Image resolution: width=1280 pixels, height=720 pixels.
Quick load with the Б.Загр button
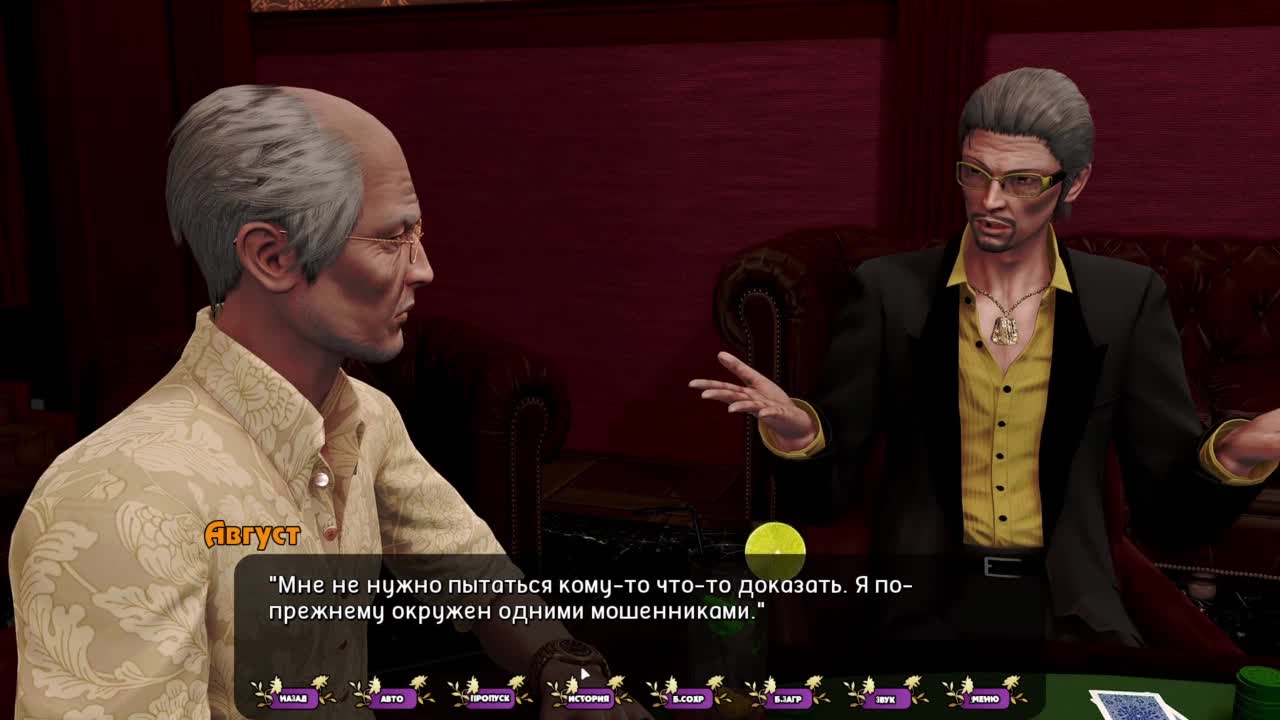[788, 697]
